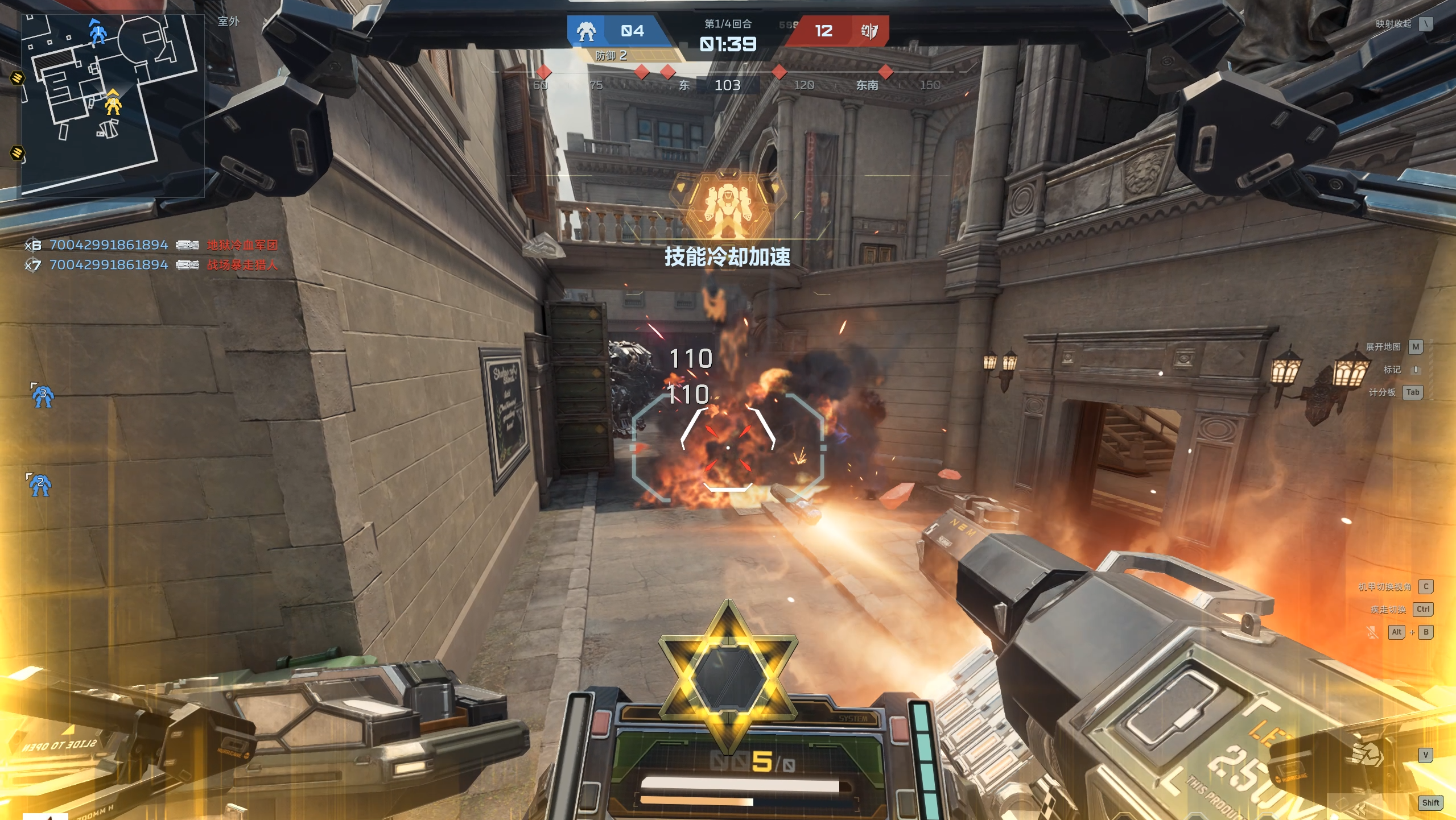Open the minimap in the corner
This screenshot has width=1456, height=820.
(x=113, y=105)
